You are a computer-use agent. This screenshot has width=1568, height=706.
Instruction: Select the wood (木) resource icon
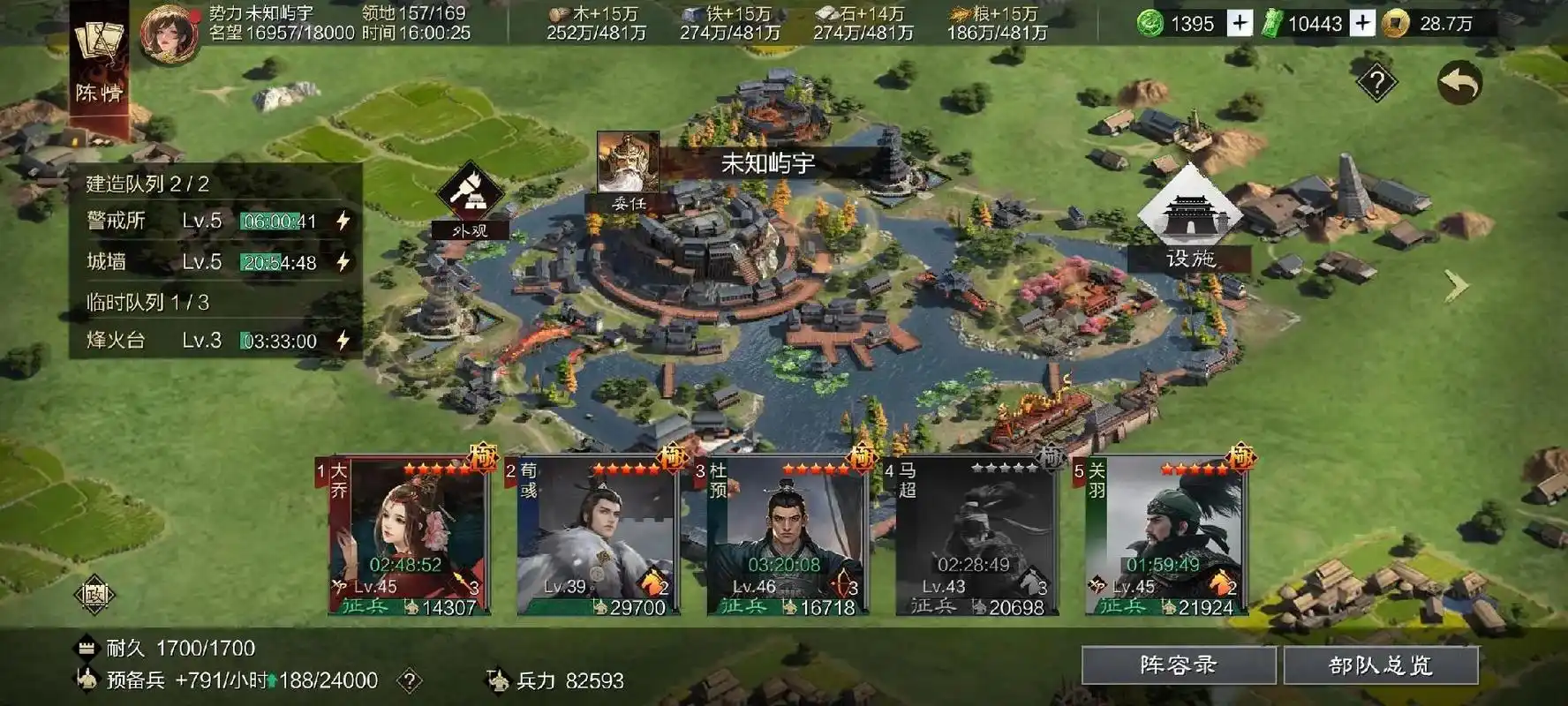pyautogui.click(x=556, y=15)
